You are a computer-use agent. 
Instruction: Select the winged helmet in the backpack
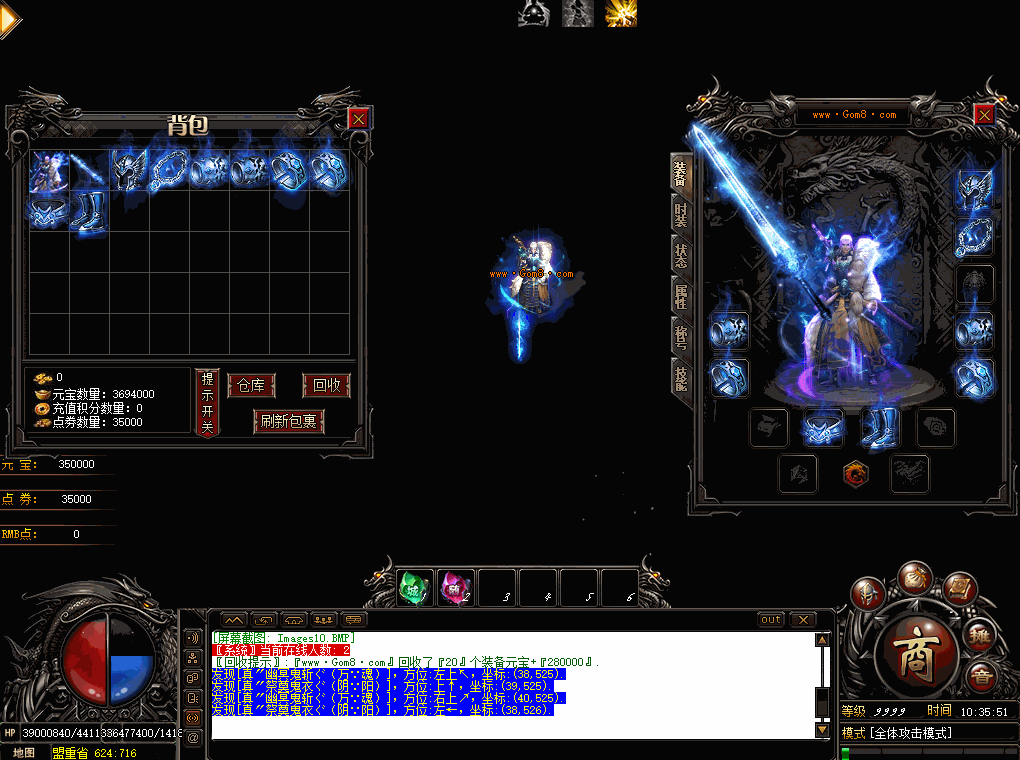coord(129,170)
